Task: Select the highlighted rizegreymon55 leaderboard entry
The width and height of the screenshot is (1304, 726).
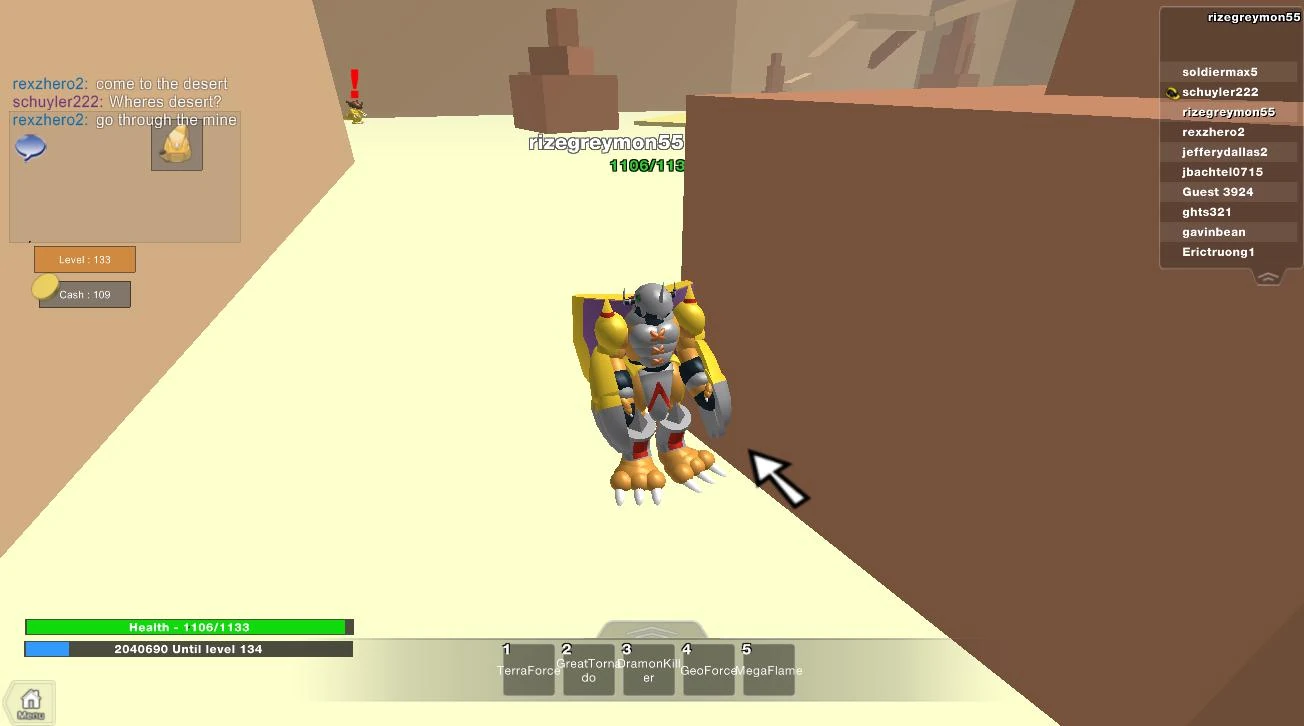Action: pos(1230,111)
